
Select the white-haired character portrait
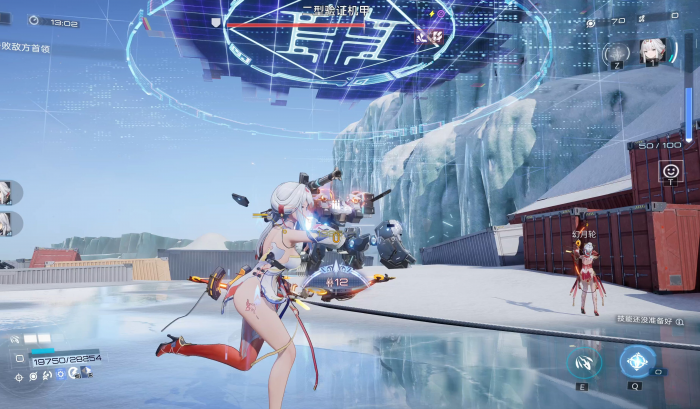click(653, 53)
